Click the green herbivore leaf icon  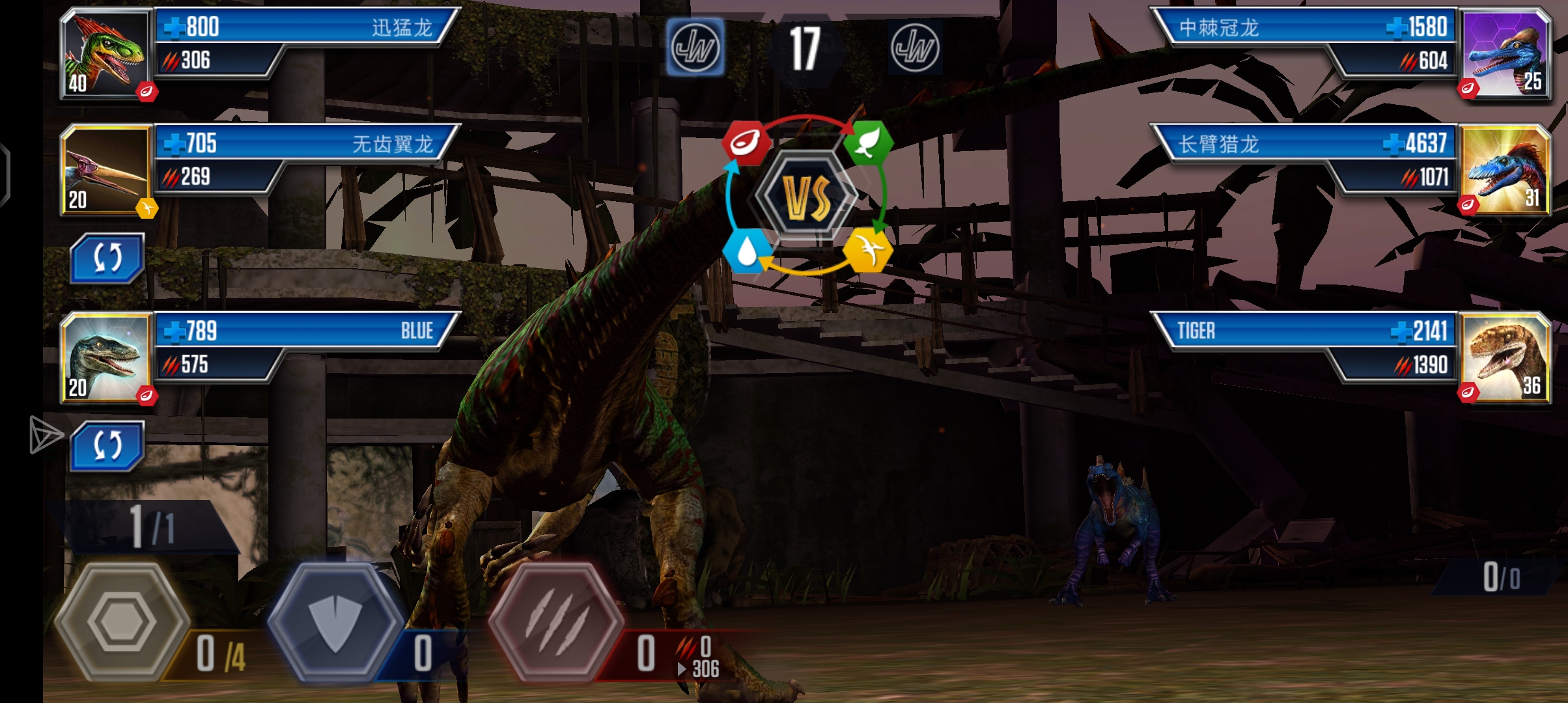click(868, 143)
